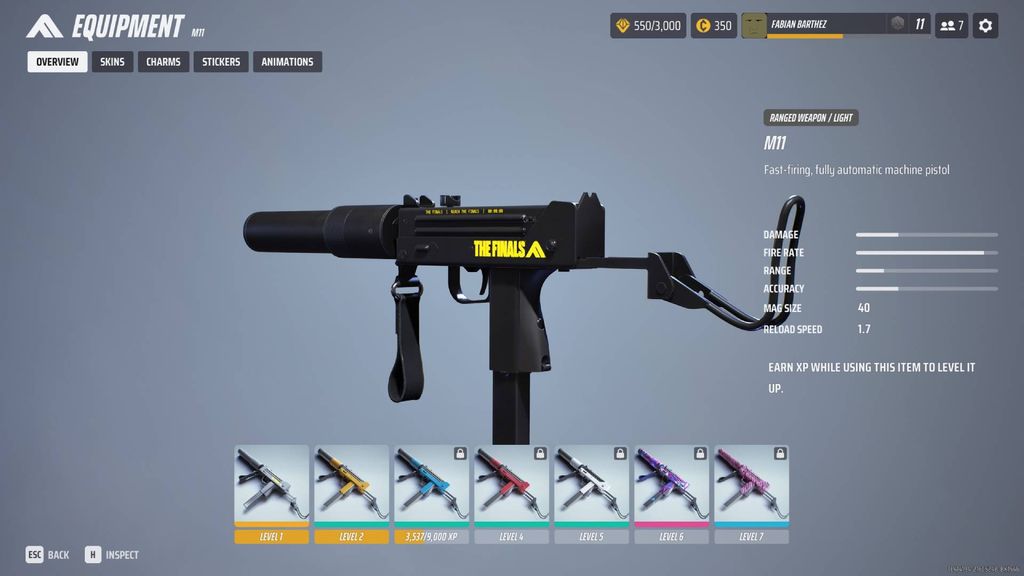Select the purple Level 6 locked skin
Screen dimensions: 1024x576
pos(672,485)
